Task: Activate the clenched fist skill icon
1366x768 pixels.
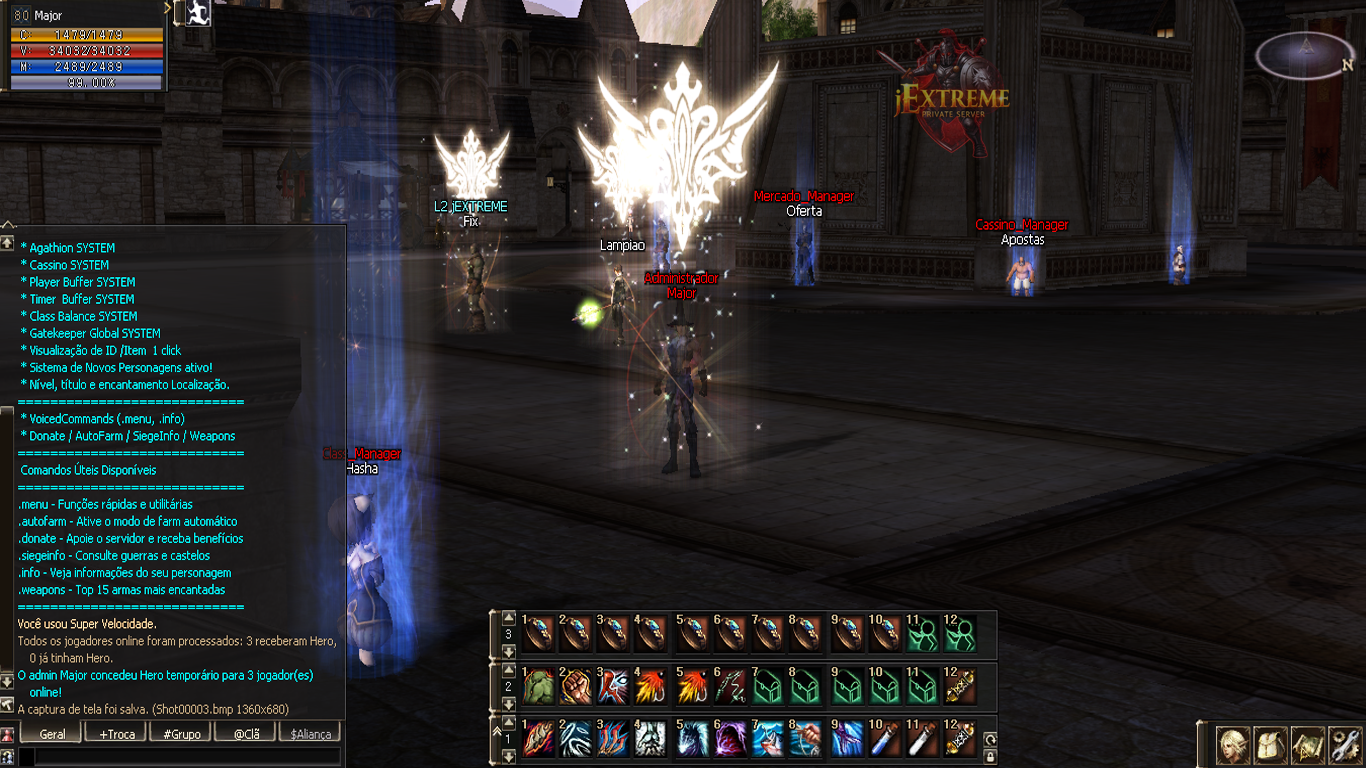Action: [576, 687]
